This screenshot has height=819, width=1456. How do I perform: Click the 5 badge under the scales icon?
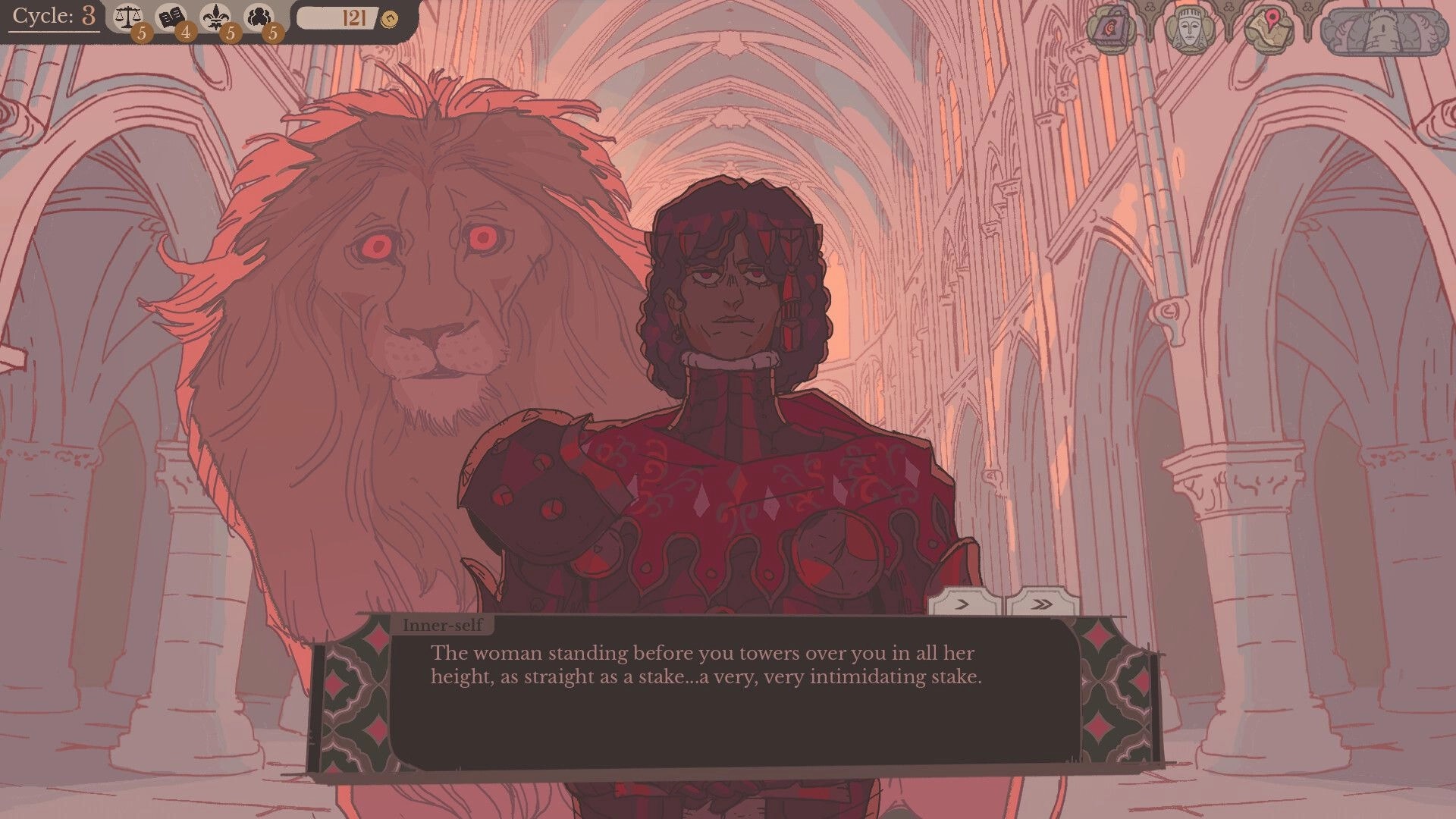pyautogui.click(x=142, y=33)
